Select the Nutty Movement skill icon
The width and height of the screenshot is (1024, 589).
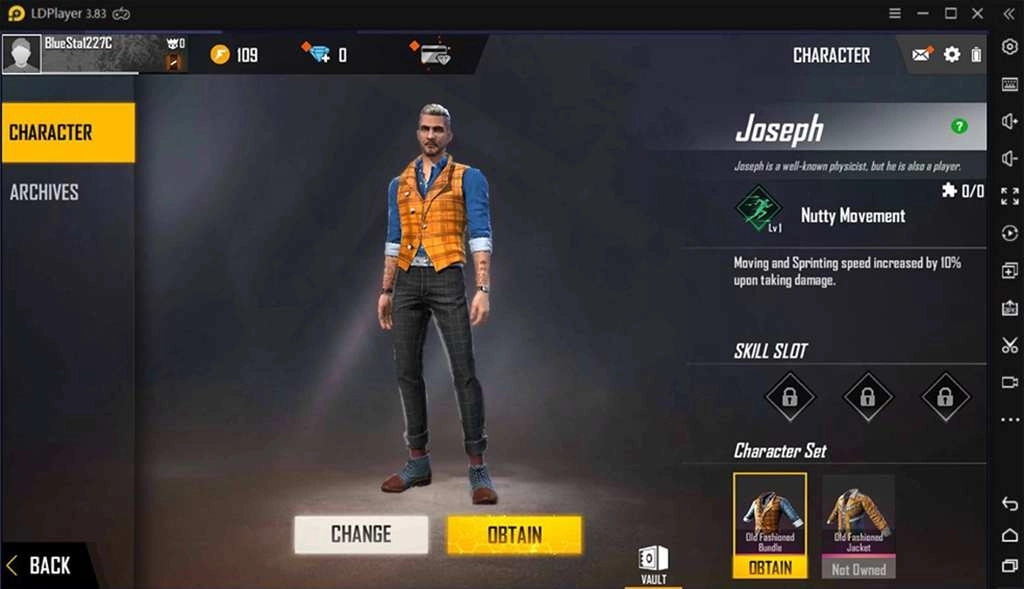tap(760, 208)
